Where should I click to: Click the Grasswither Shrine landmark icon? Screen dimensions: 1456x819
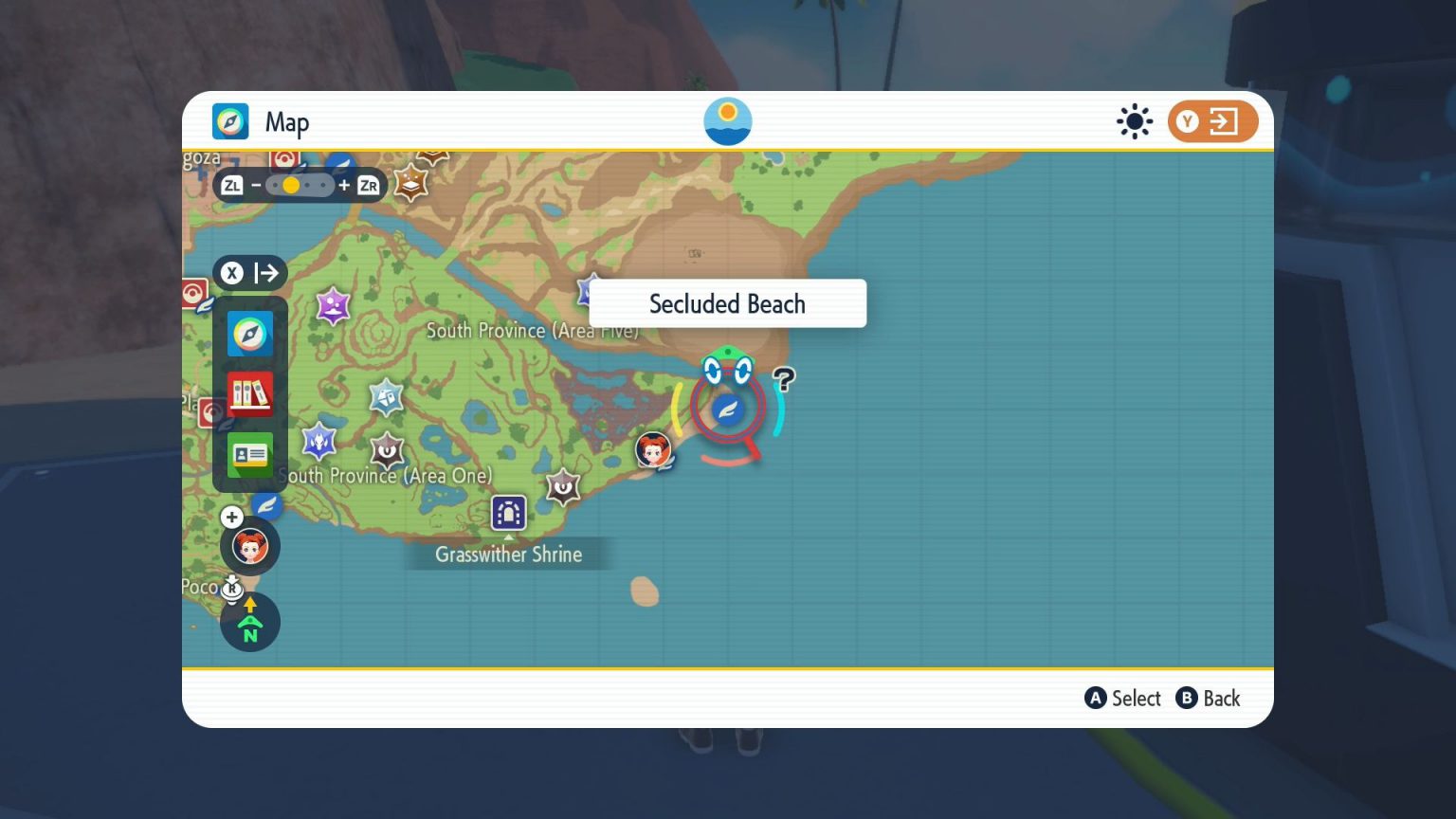(509, 513)
